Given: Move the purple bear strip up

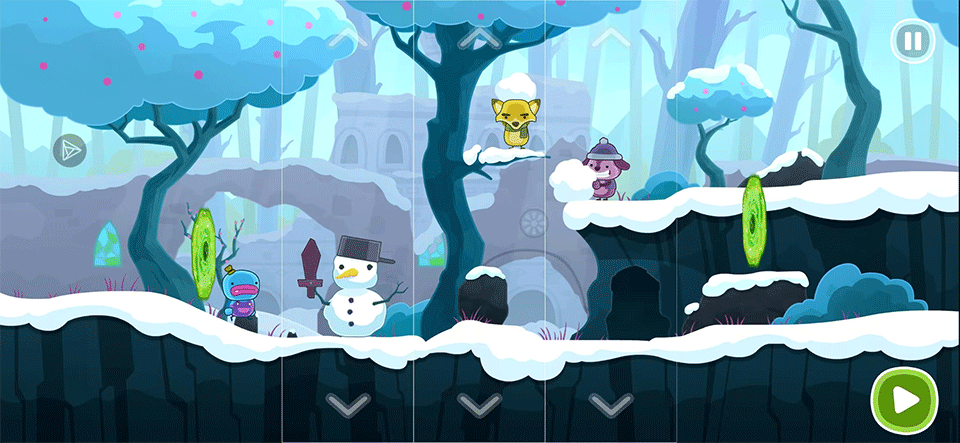Looking at the screenshot, I should click(x=610, y=38).
